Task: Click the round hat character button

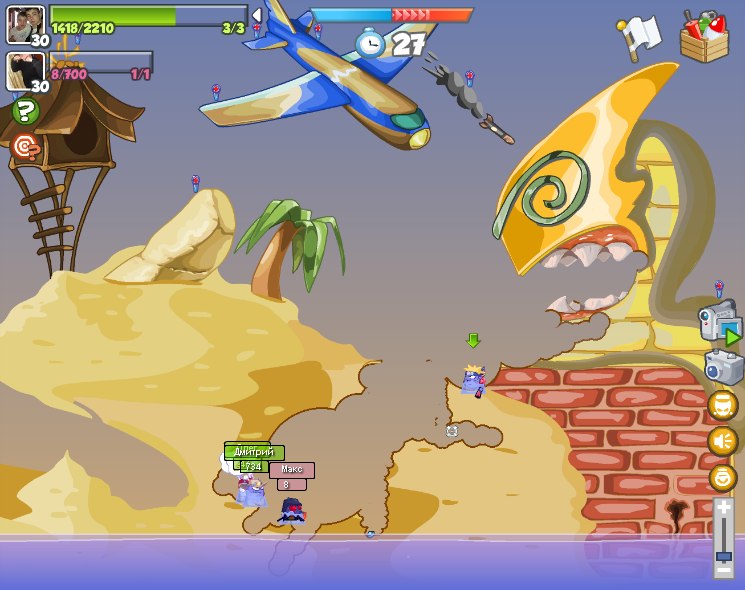Action: click(x=722, y=405)
